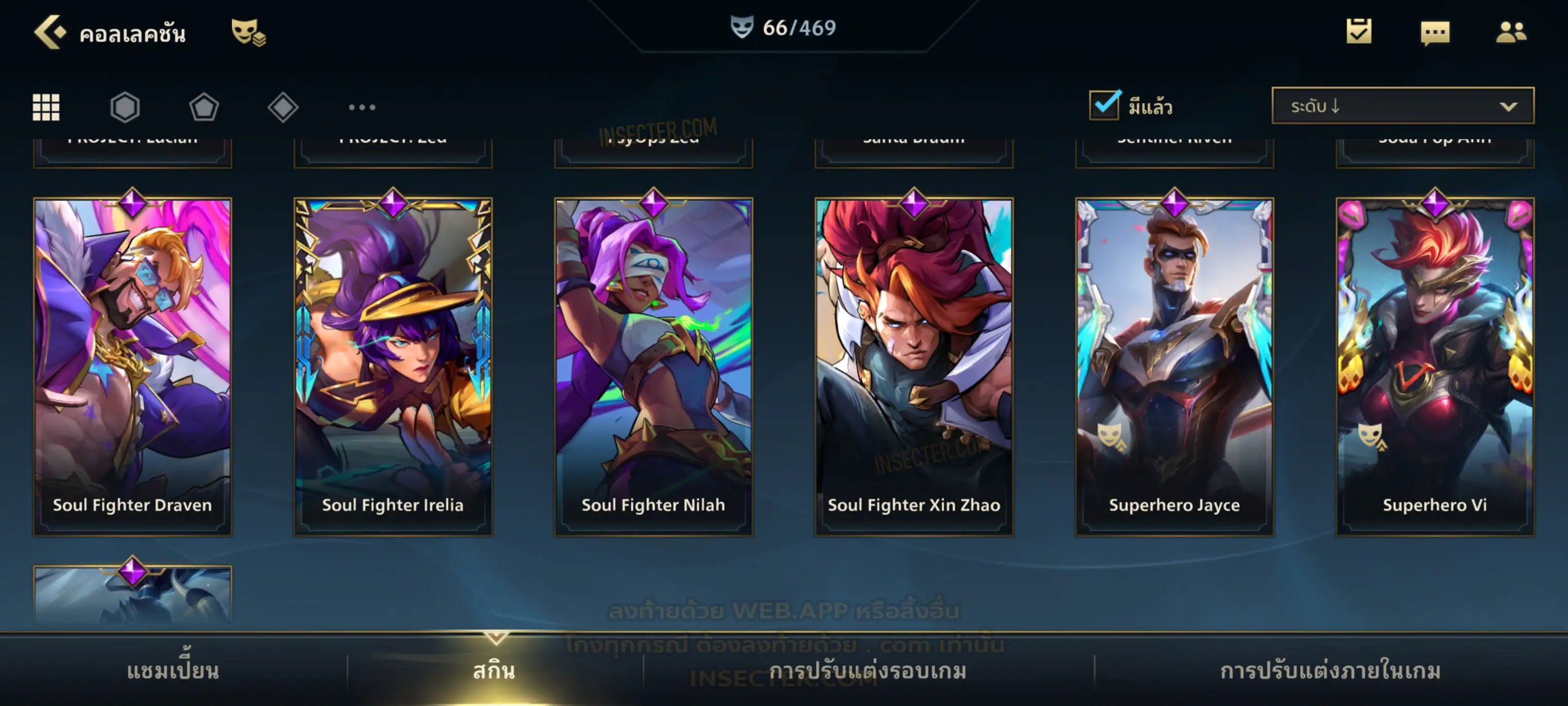Image resolution: width=1568 pixels, height=706 pixels.
Task: View the Soul Fighter Nilah skin card
Action: pos(653,366)
